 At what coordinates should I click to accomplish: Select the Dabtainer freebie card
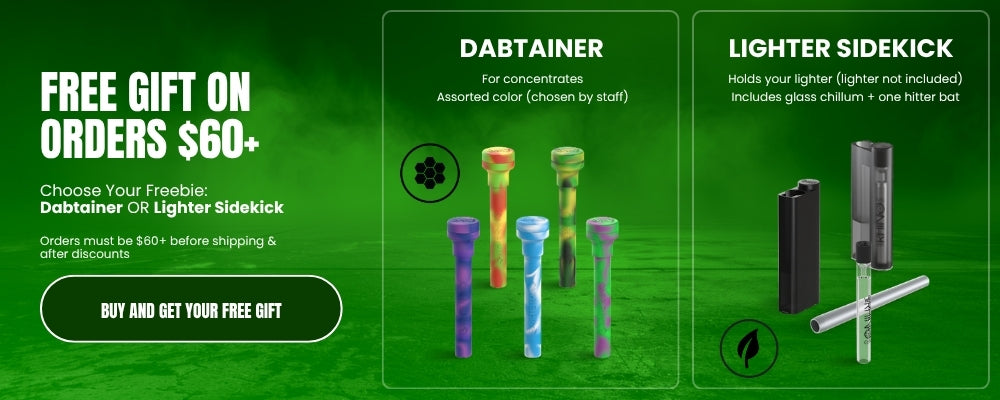[530, 200]
